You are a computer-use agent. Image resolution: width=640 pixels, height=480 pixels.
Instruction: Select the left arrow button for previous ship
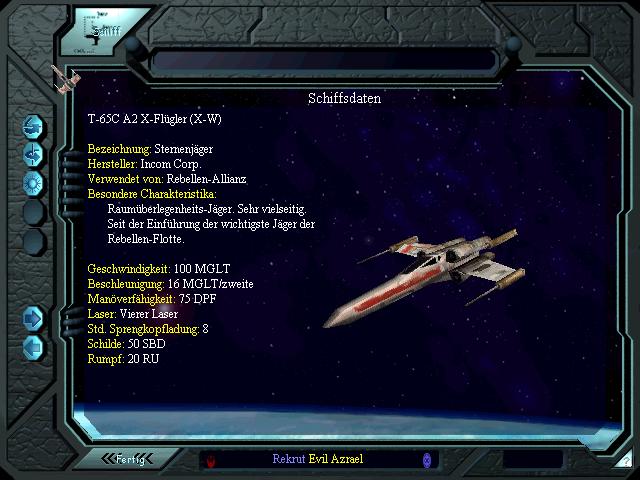(34, 346)
